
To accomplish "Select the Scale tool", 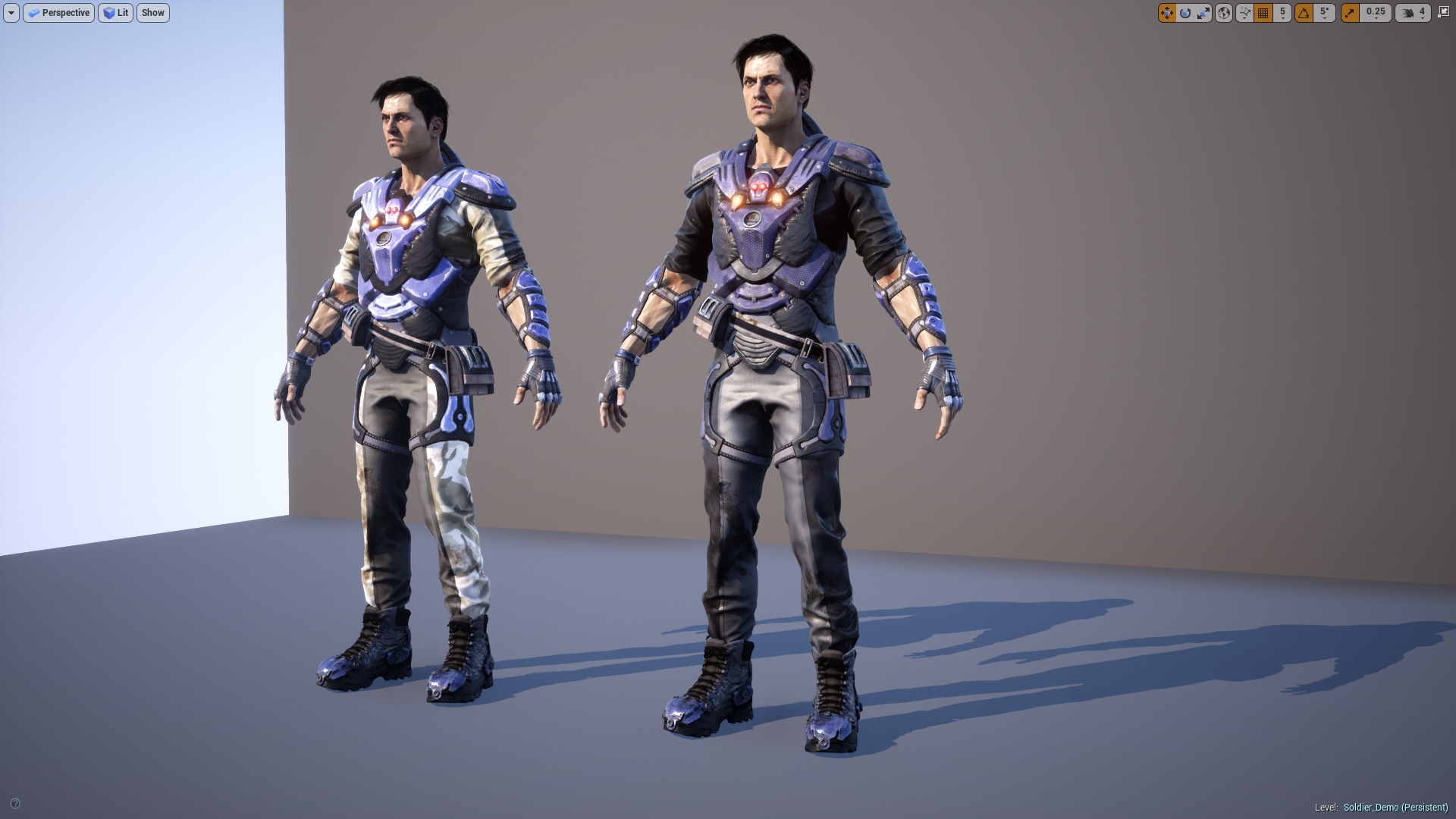I will click(x=1203, y=13).
